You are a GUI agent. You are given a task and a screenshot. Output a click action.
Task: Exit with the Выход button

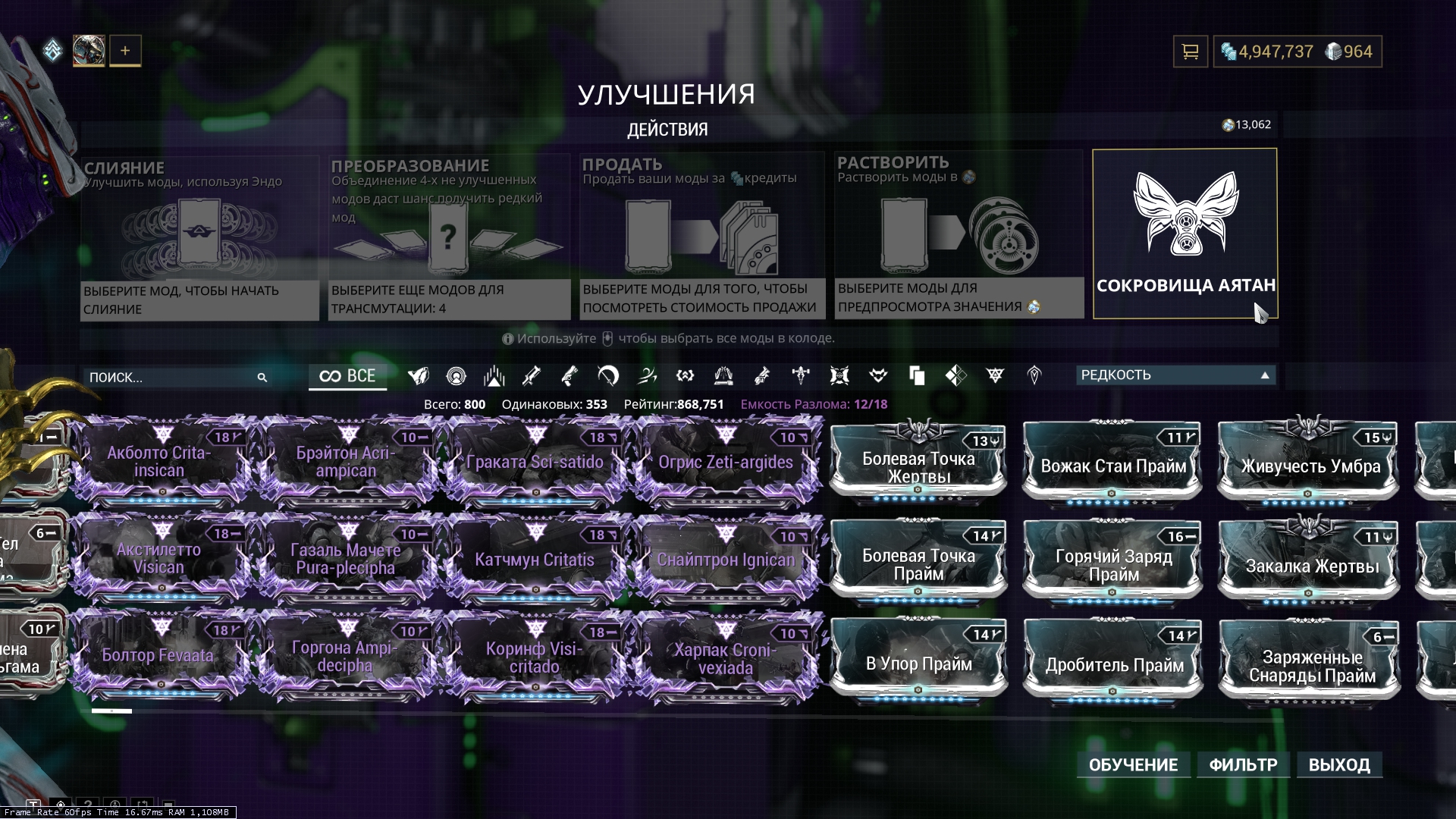click(x=1339, y=764)
